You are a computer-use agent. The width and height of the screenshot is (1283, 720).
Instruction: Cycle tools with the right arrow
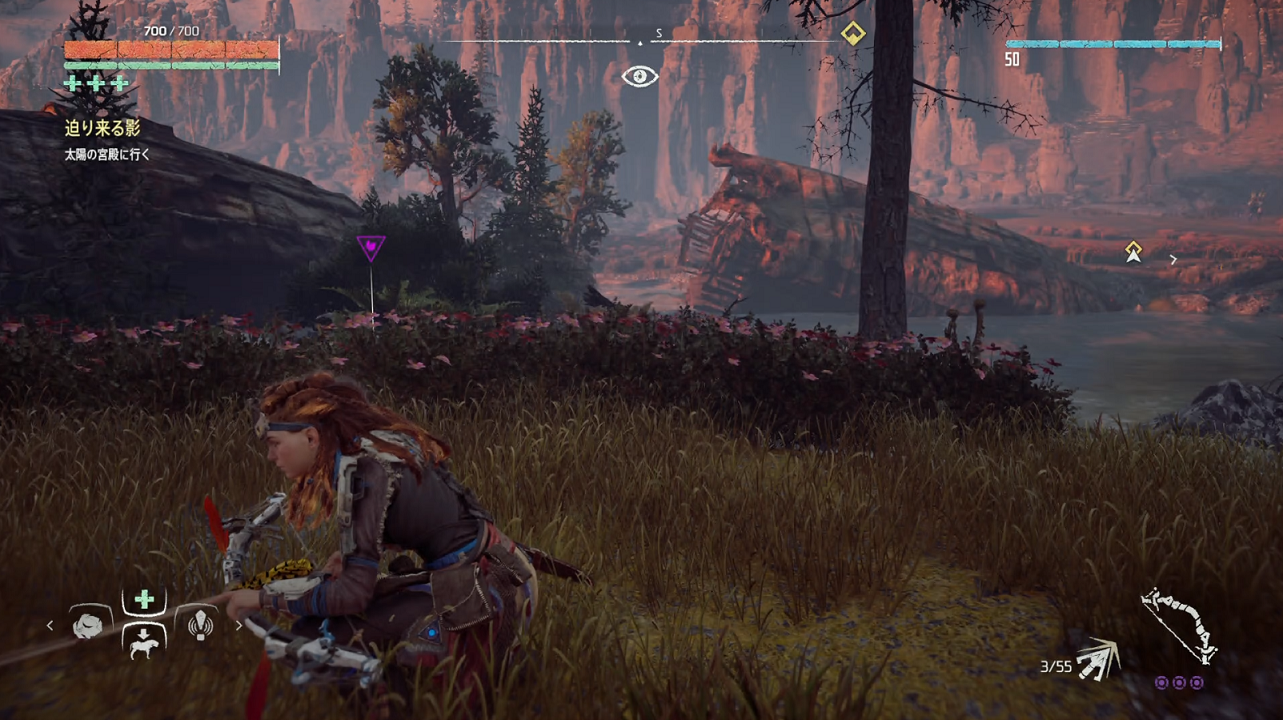click(x=238, y=626)
